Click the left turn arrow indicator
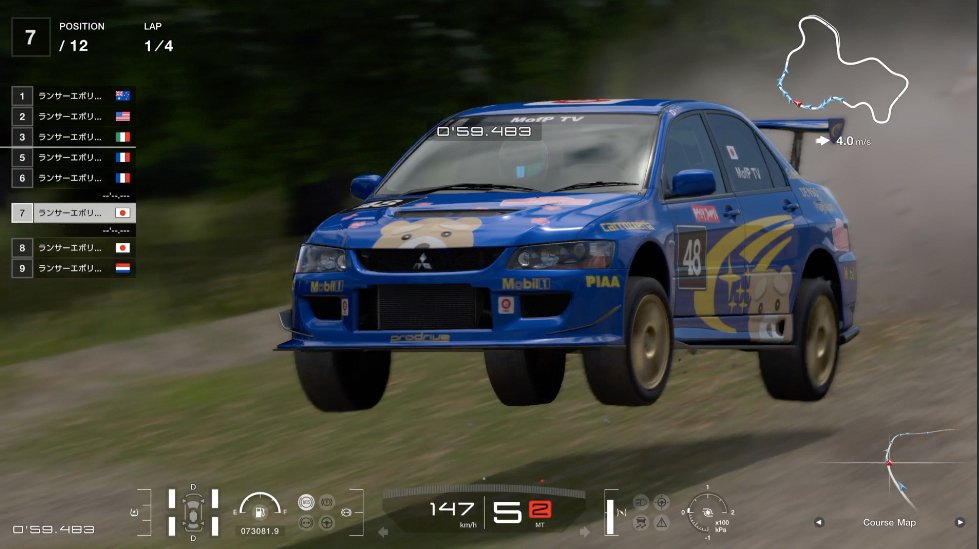The height and width of the screenshot is (549, 979). (x=382, y=532)
